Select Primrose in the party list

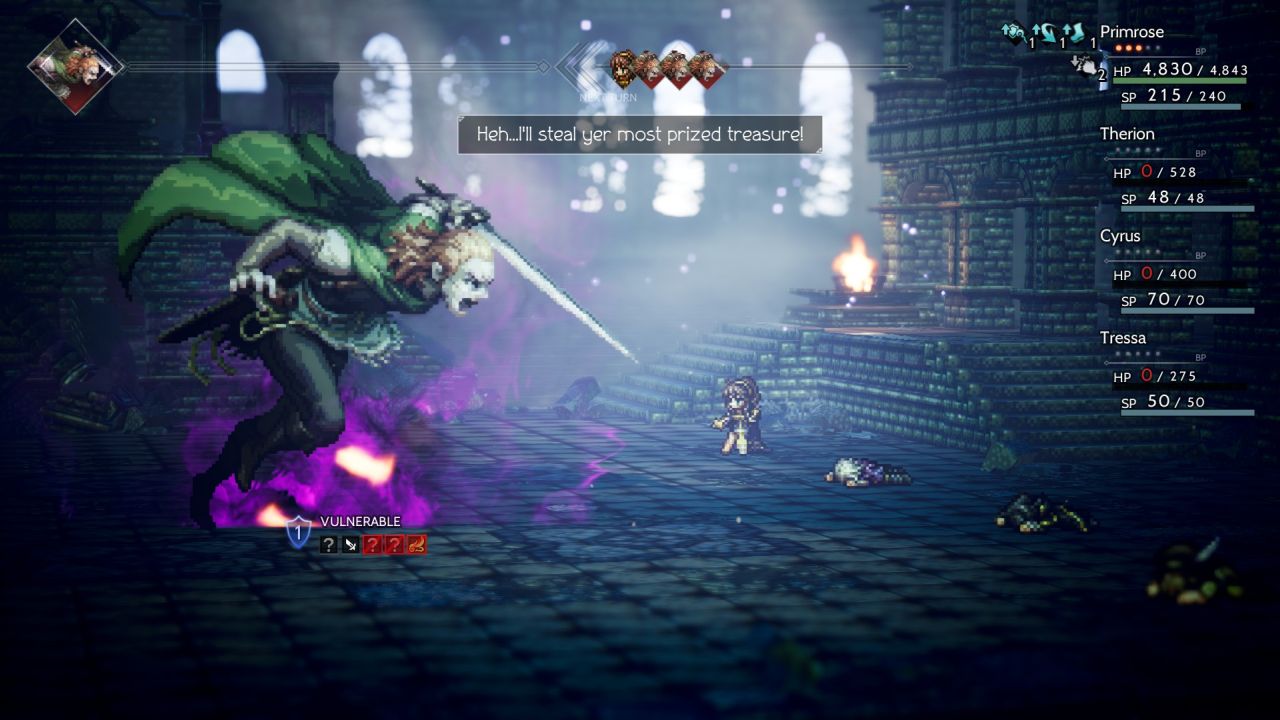point(1131,32)
